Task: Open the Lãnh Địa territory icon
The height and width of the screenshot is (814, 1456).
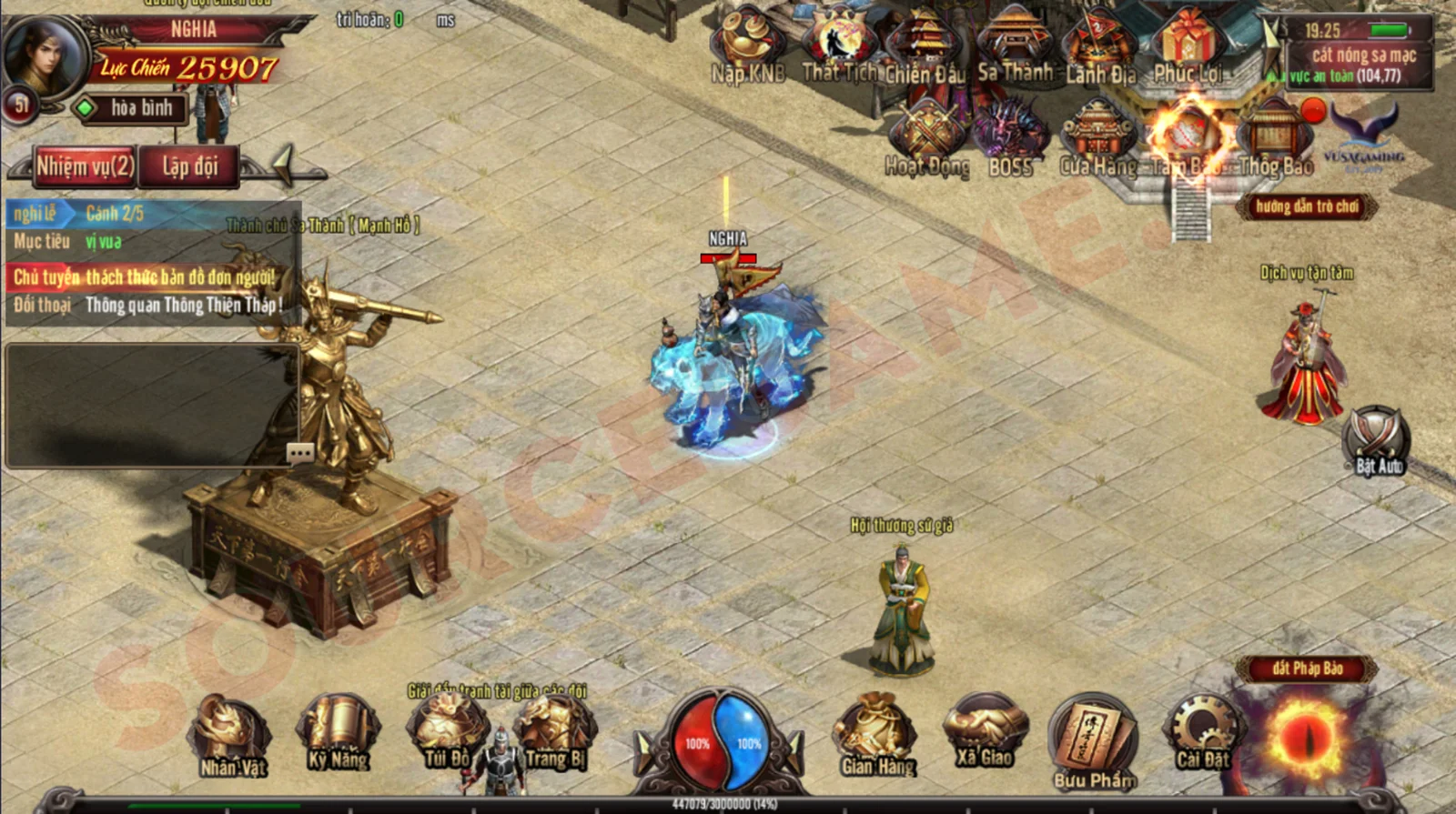Action: (1101, 47)
